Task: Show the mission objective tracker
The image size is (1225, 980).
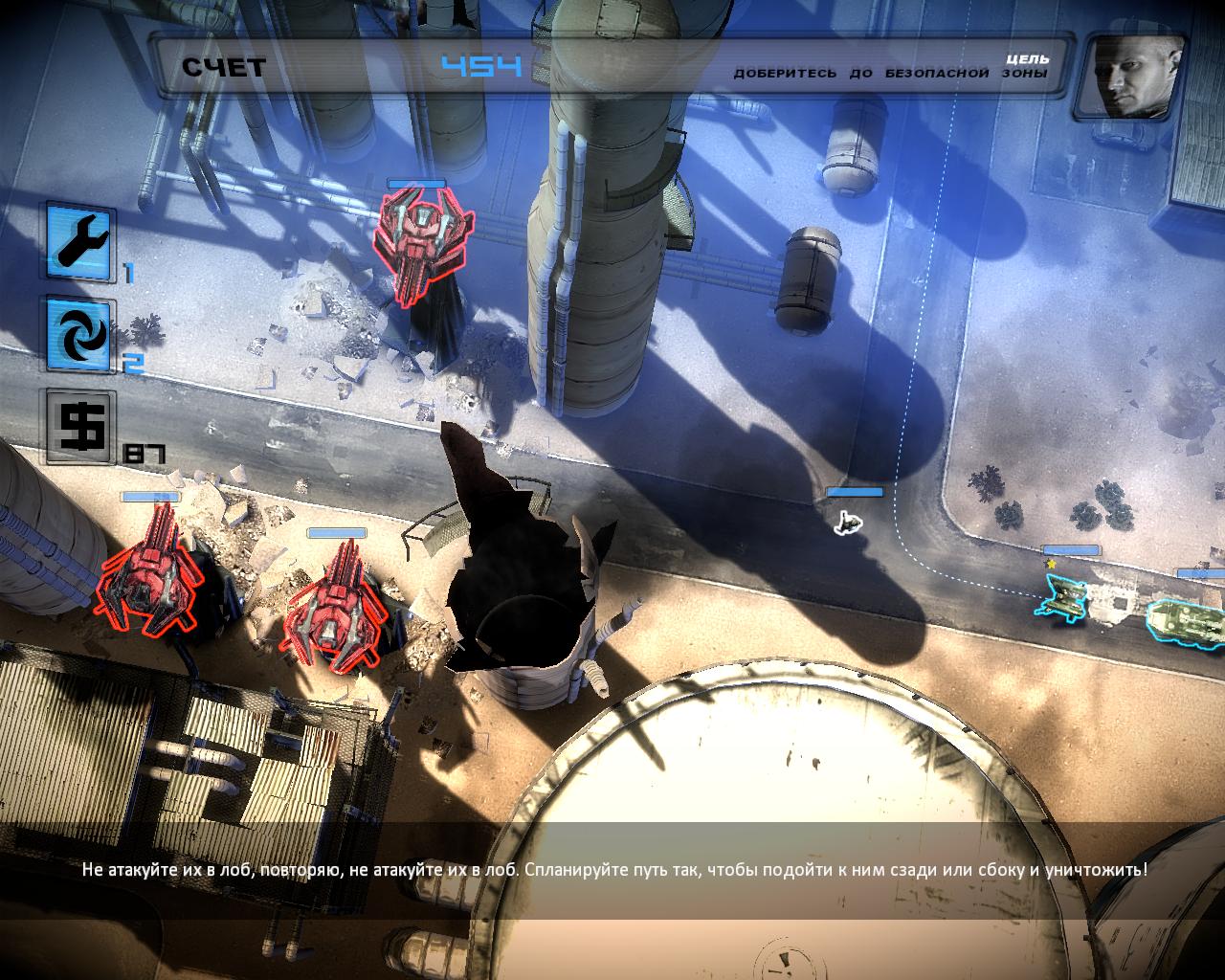Action: tap(890, 67)
